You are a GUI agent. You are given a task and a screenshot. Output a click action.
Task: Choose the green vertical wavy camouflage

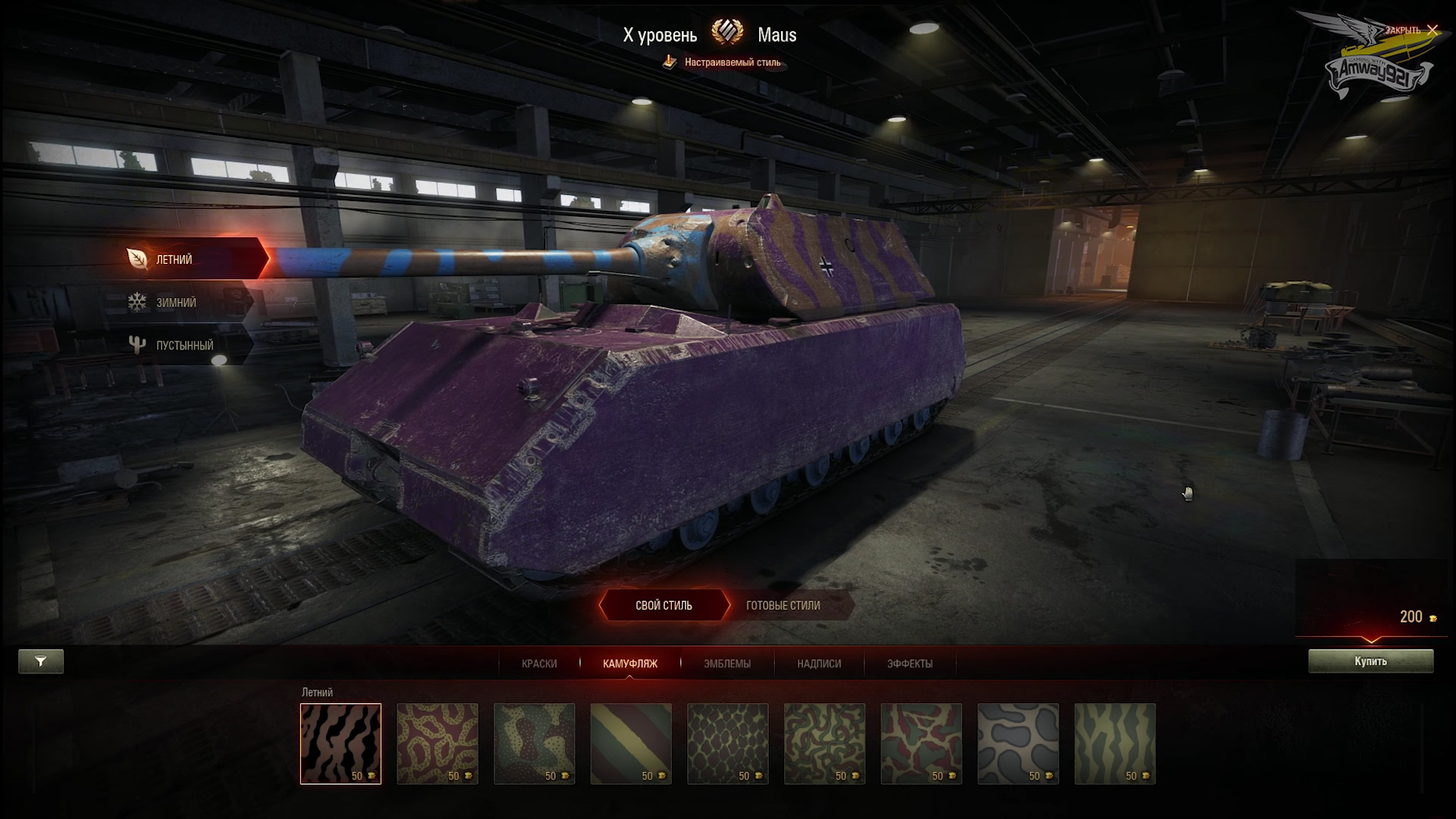pos(1115,743)
